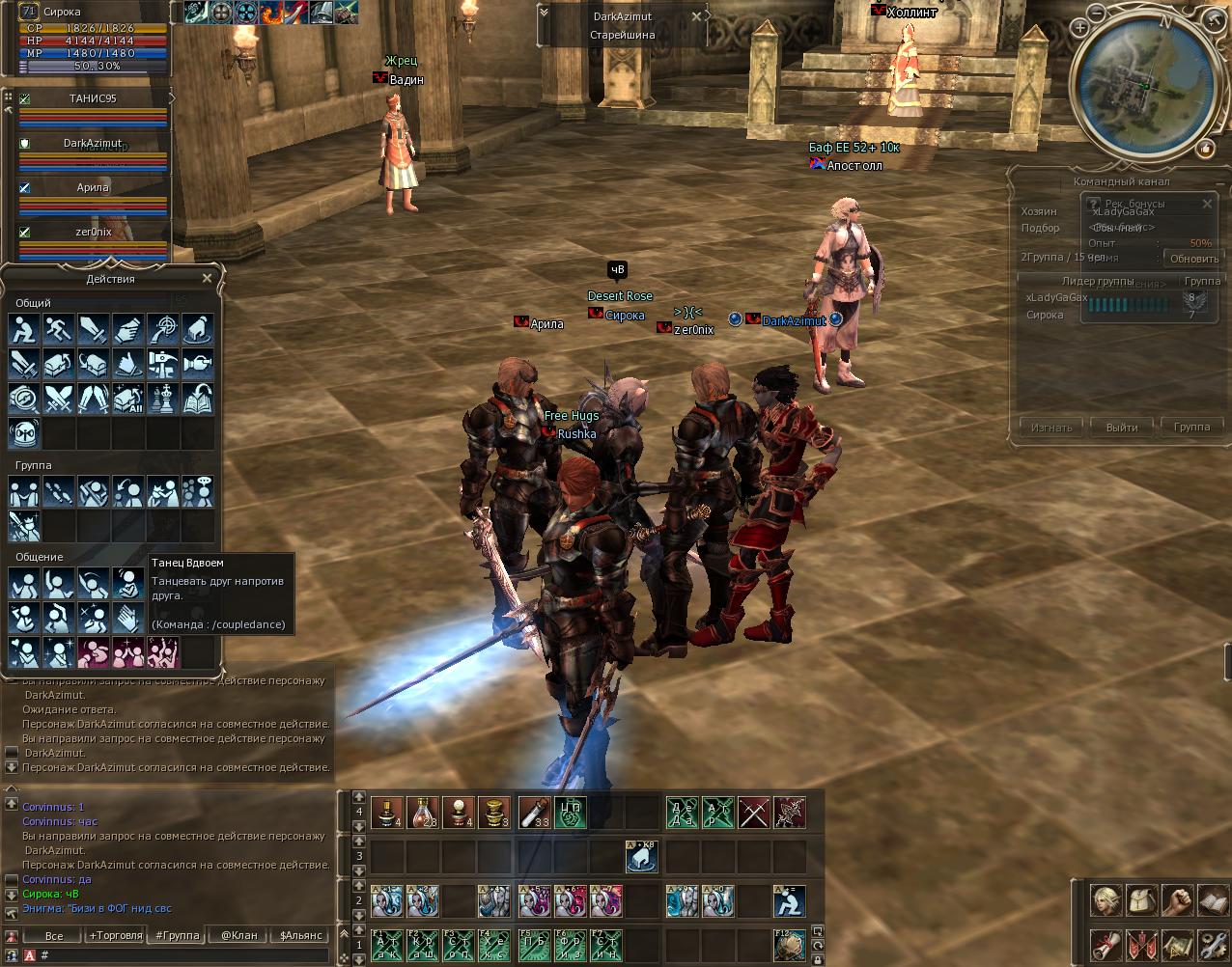1232x967 pixels.
Task: Select party member zer0nix in party list
Action: point(94,232)
